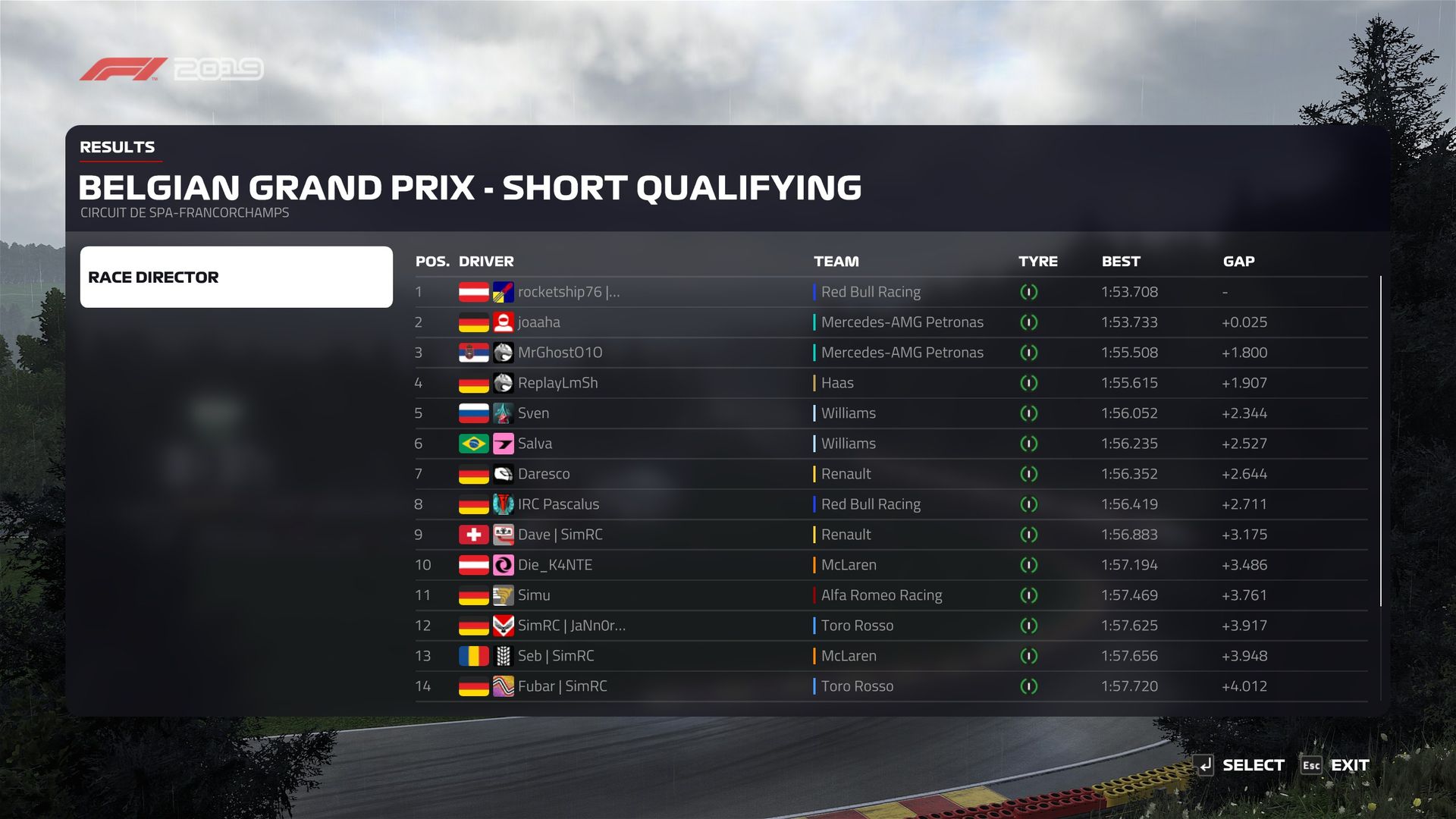This screenshot has width=1456, height=819.
Task: Select the Daresco Renault entry
Action: 544,474
